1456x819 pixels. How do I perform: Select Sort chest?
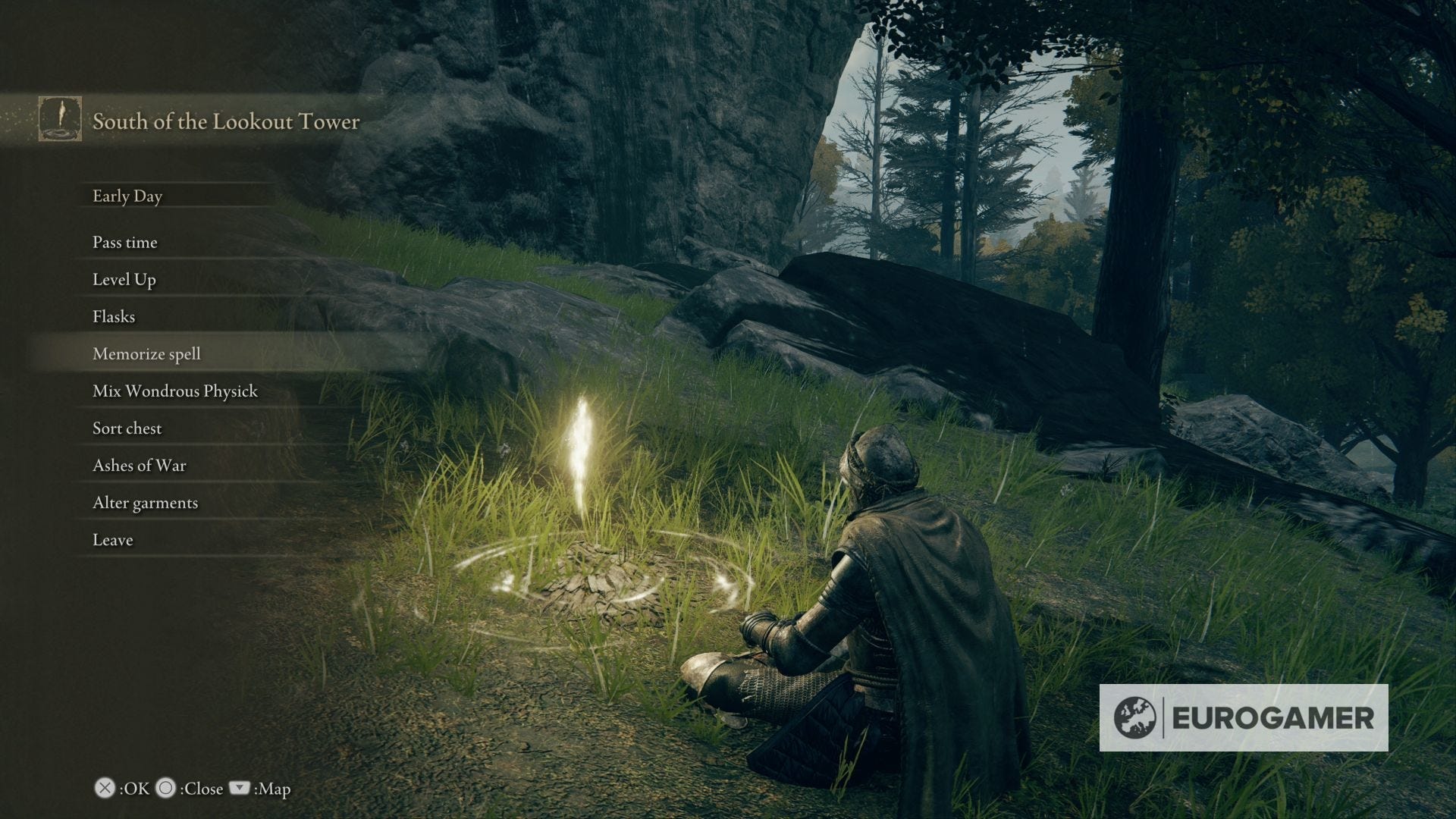pyautogui.click(x=126, y=428)
